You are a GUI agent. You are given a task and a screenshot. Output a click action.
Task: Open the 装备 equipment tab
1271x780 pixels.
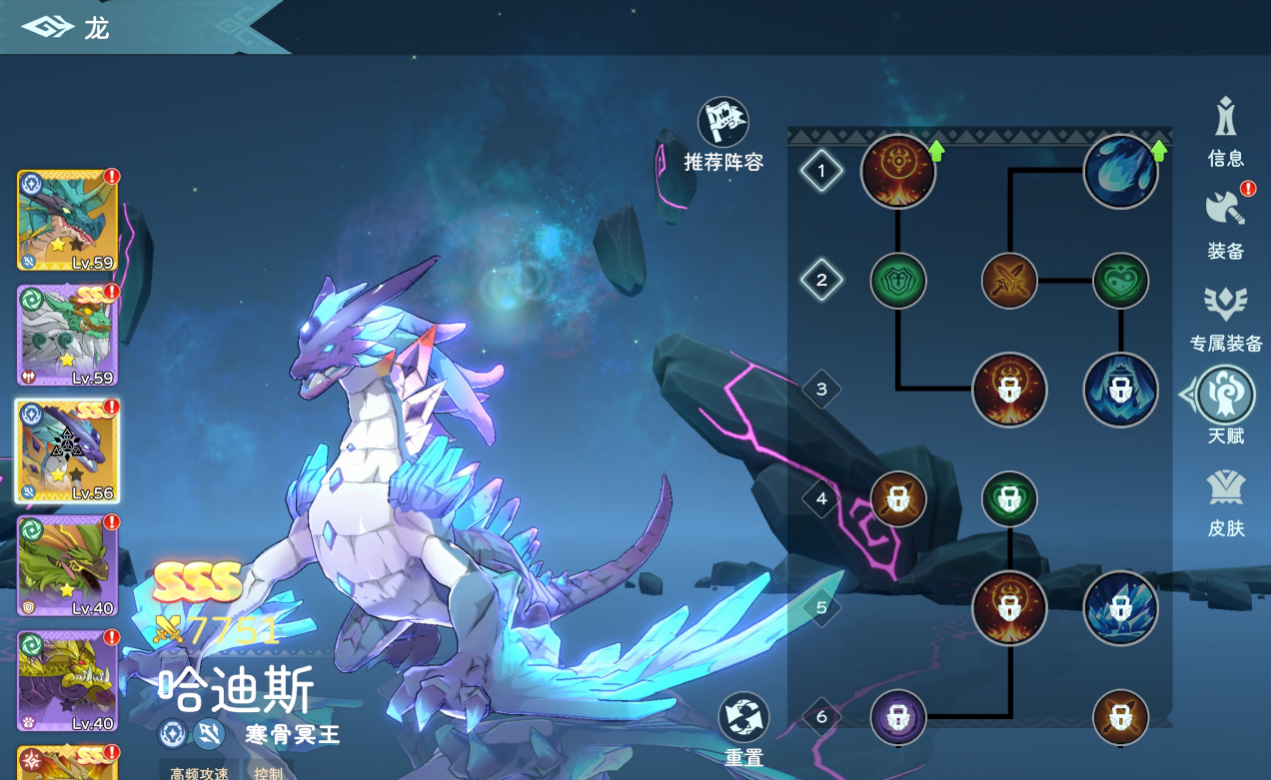click(x=1225, y=222)
